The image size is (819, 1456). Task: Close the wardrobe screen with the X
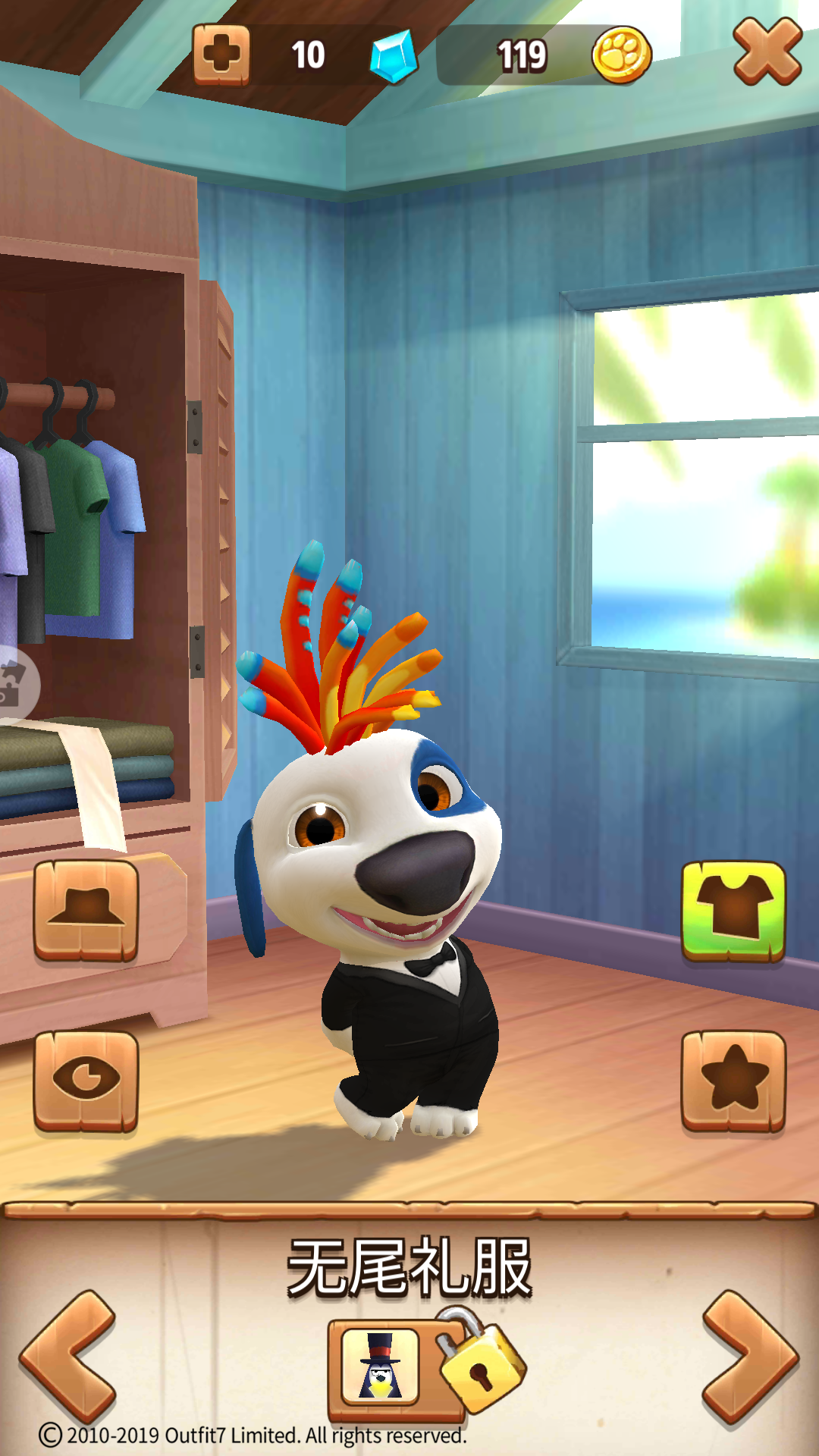(767, 52)
